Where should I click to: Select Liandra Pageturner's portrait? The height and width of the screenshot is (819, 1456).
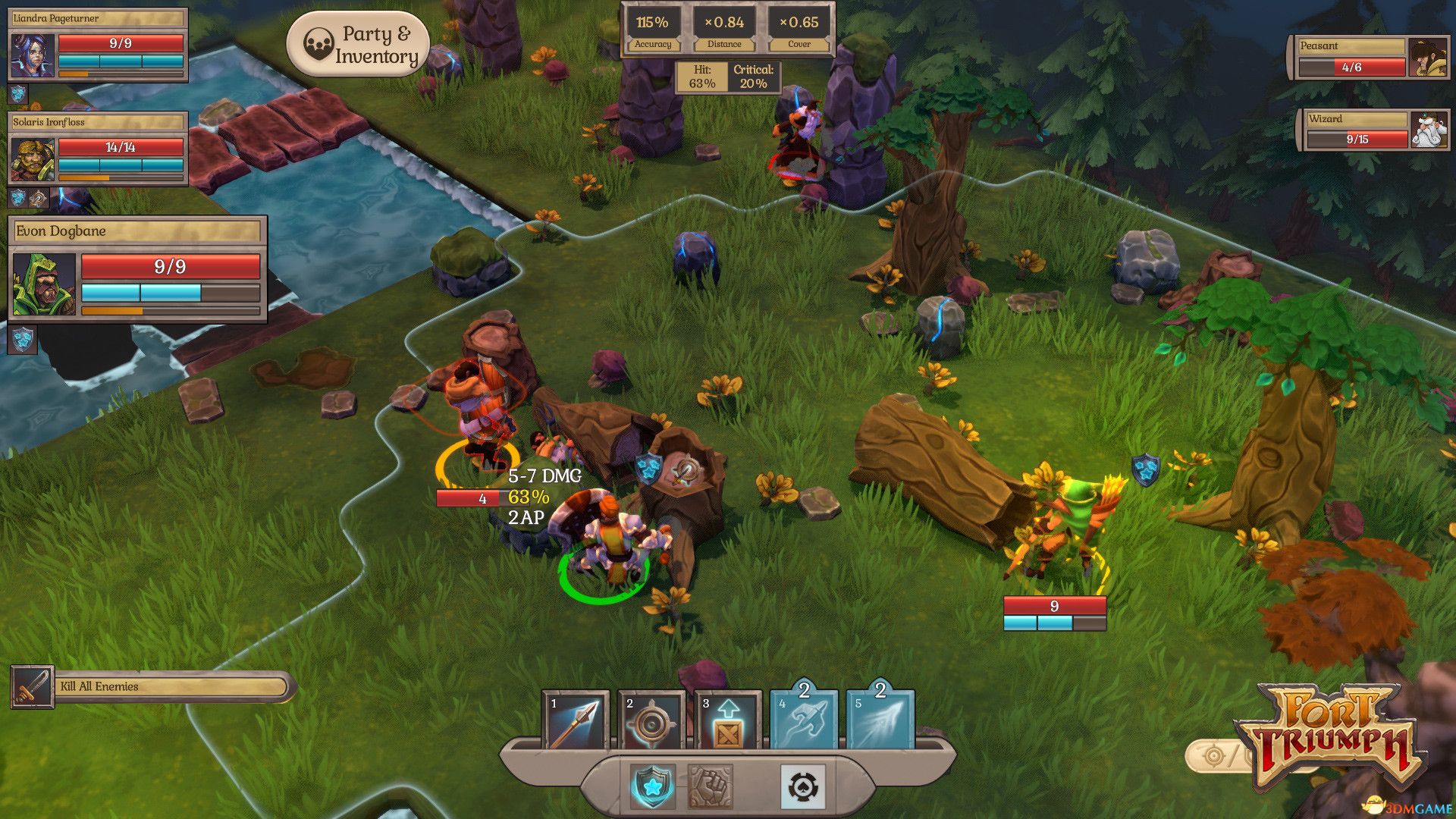tap(33, 55)
